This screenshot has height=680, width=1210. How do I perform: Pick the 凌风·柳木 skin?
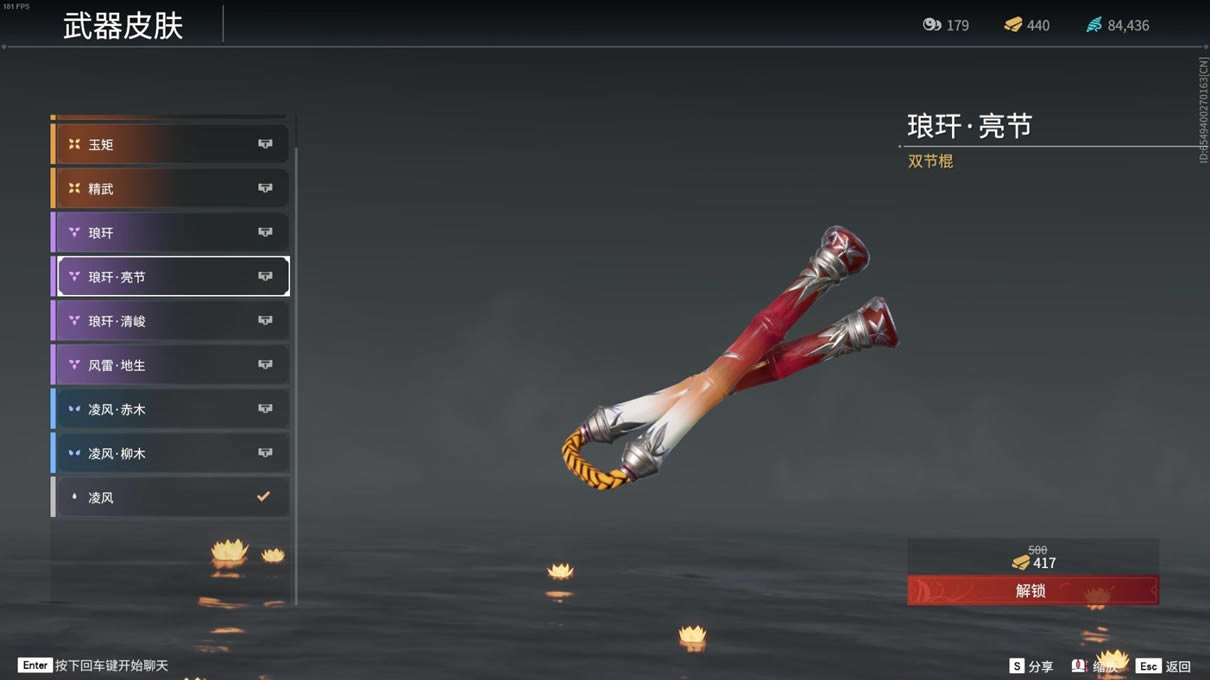[x=171, y=453]
